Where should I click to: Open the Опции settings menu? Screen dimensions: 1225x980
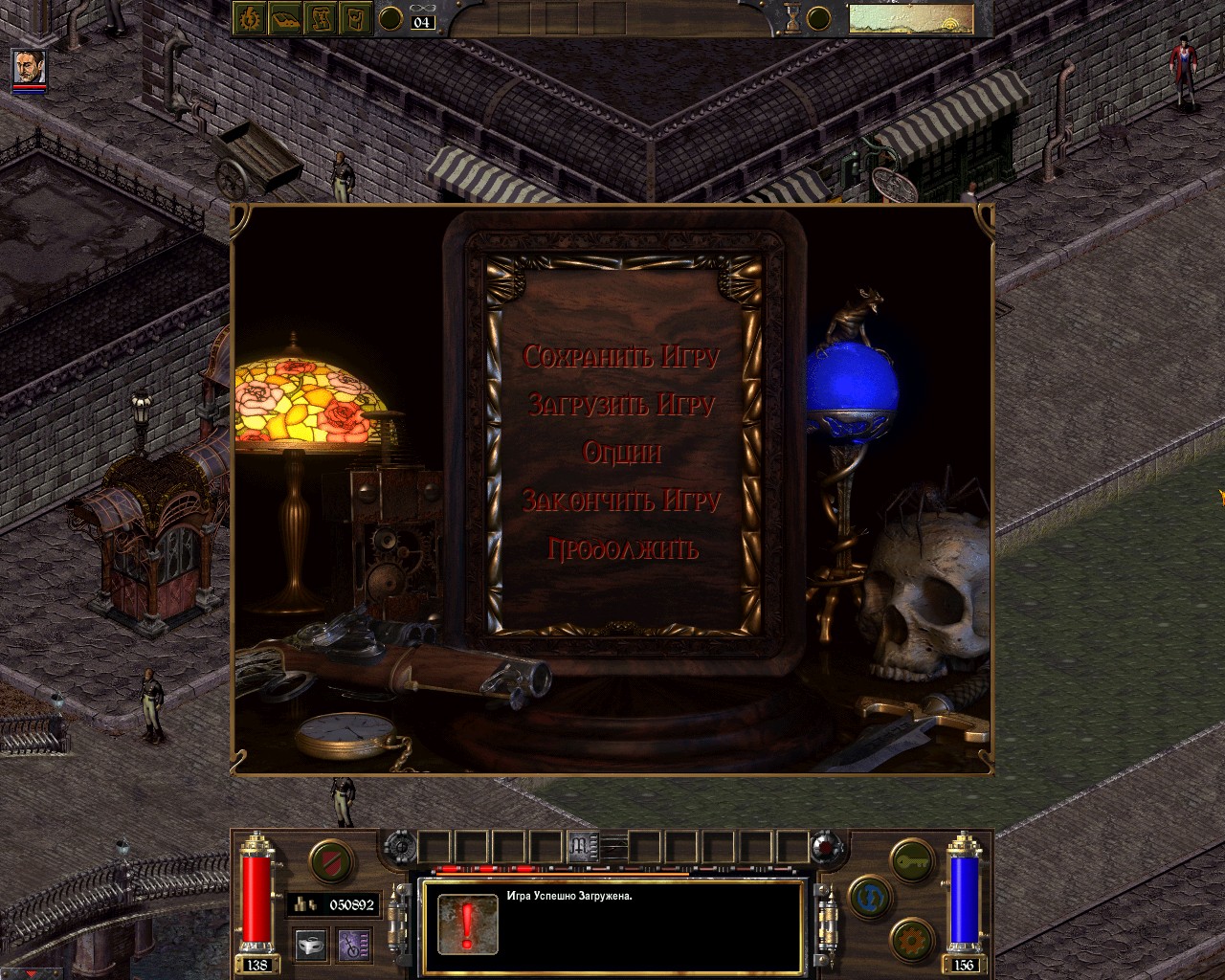click(x=622, y=453)
